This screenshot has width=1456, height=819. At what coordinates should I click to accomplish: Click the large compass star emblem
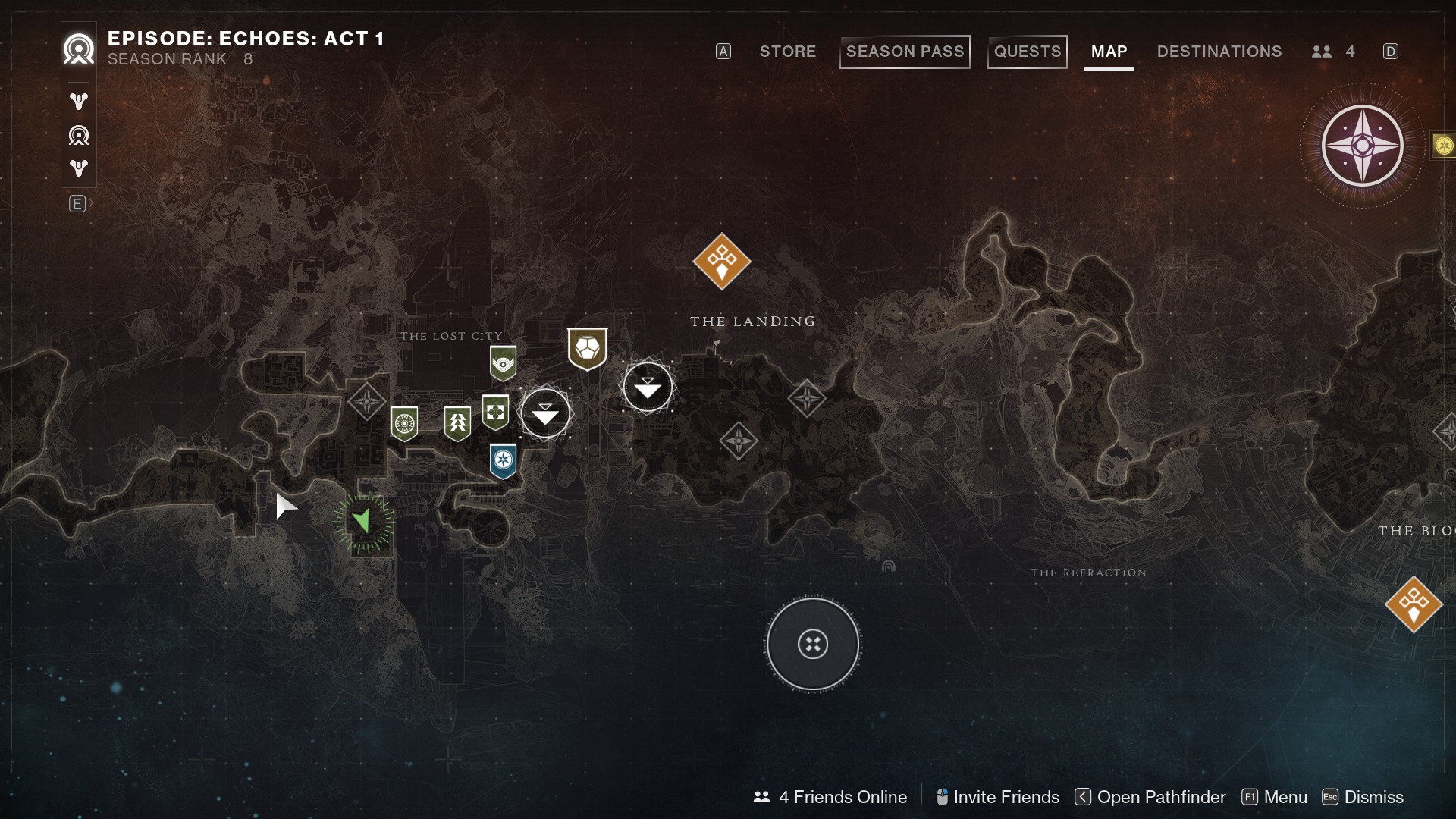click(1362, 146)
